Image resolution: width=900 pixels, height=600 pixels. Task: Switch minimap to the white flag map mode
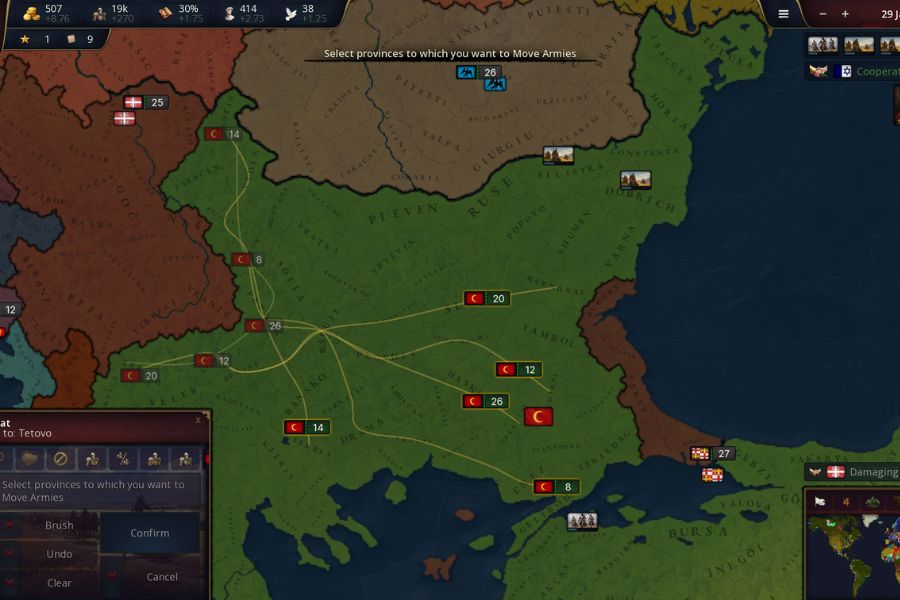click(x=819, y=501)
